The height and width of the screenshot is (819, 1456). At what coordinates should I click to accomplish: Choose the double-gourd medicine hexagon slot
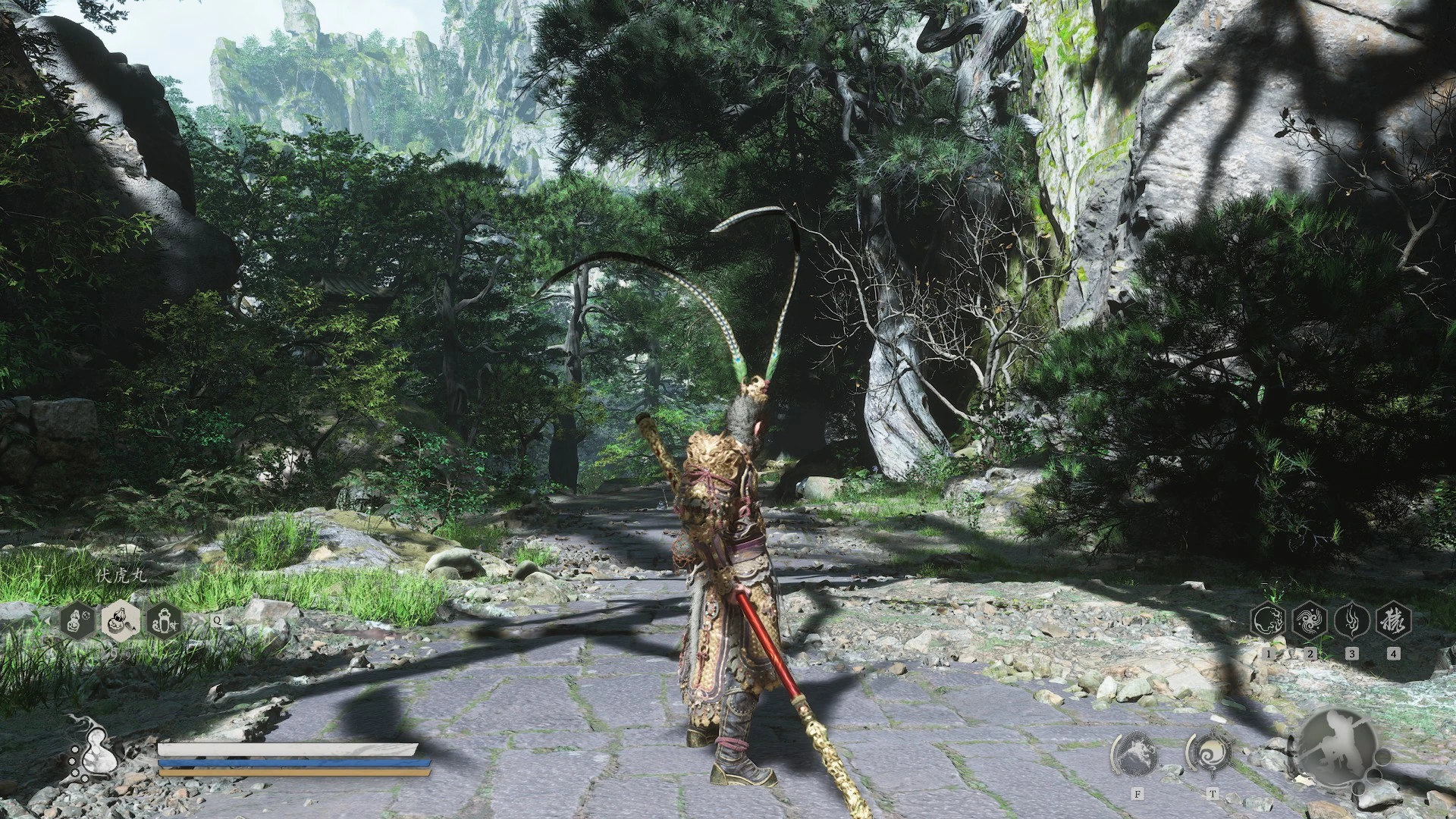79,622
